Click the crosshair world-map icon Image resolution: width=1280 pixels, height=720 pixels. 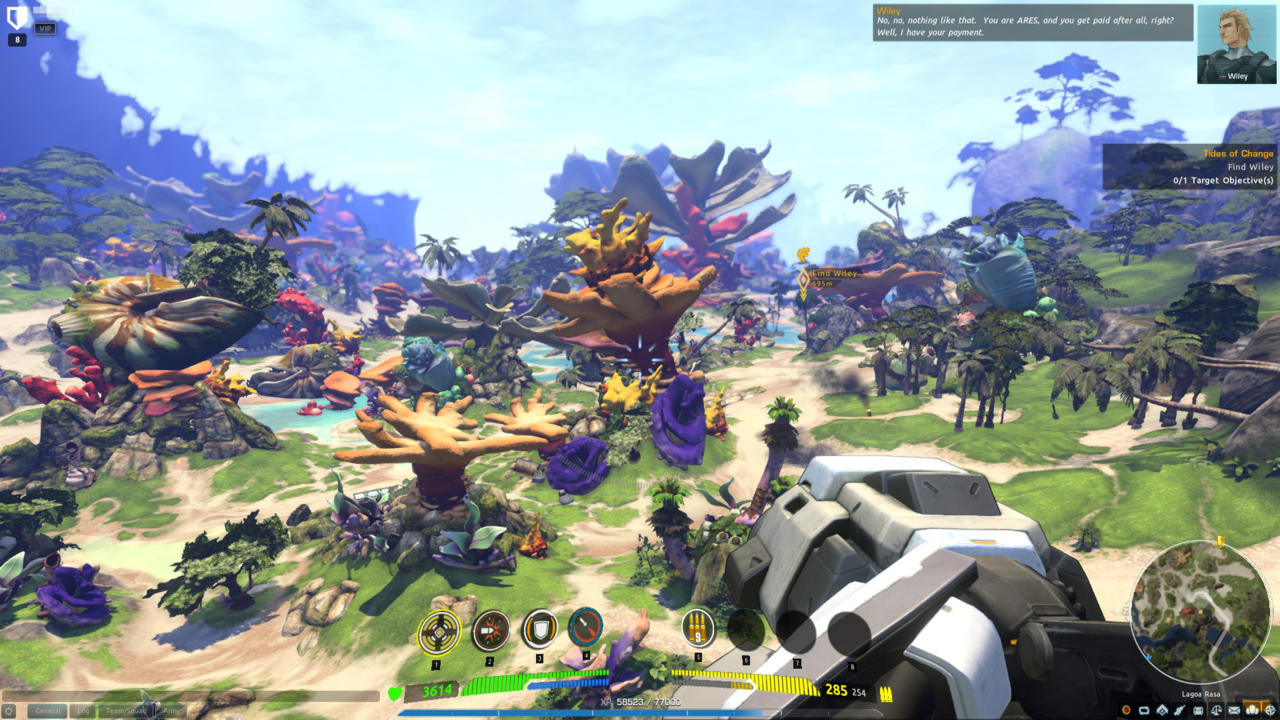click(x=1271, y=710)
